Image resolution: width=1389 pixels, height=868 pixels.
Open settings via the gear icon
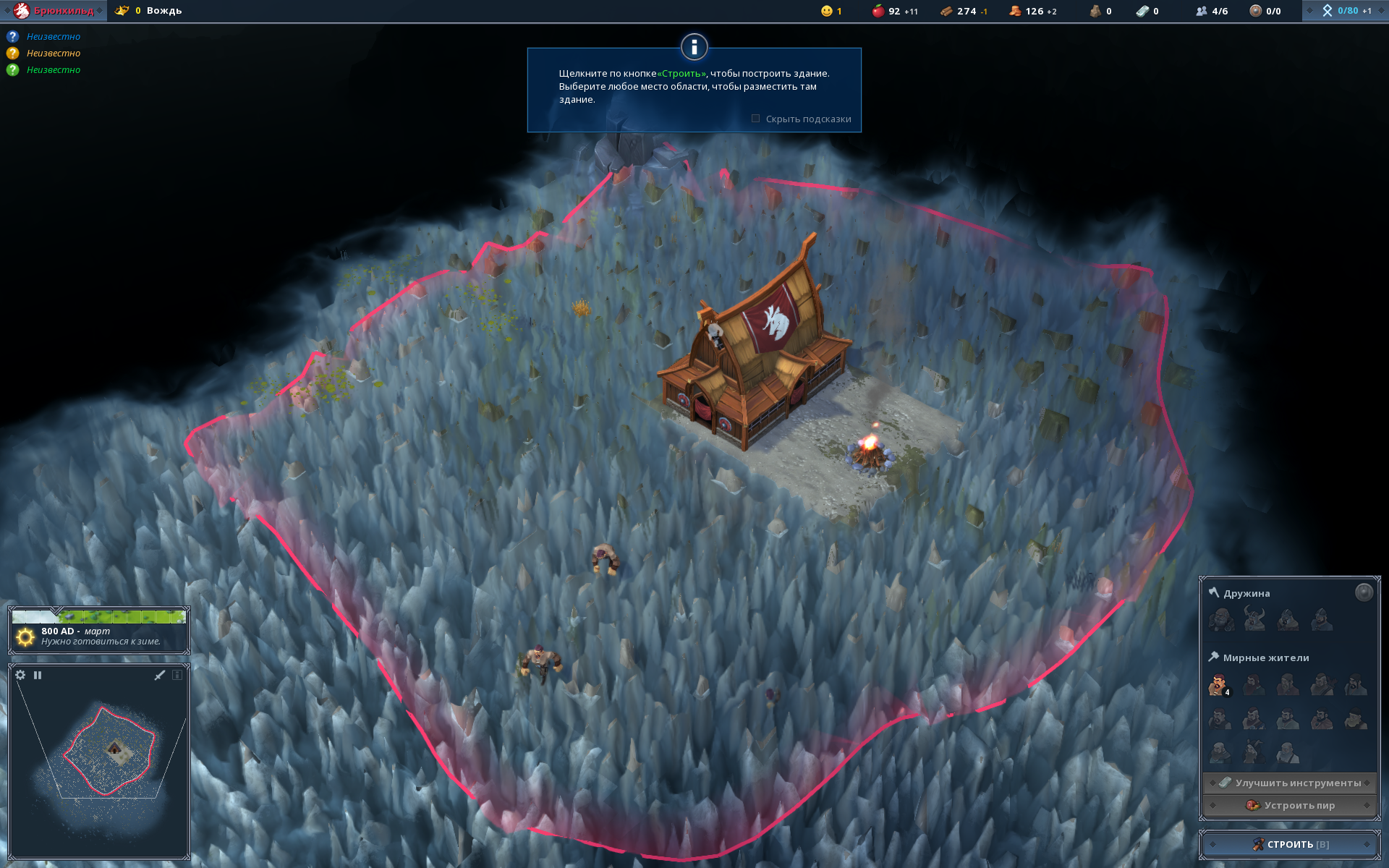click(x=20, y=675)
